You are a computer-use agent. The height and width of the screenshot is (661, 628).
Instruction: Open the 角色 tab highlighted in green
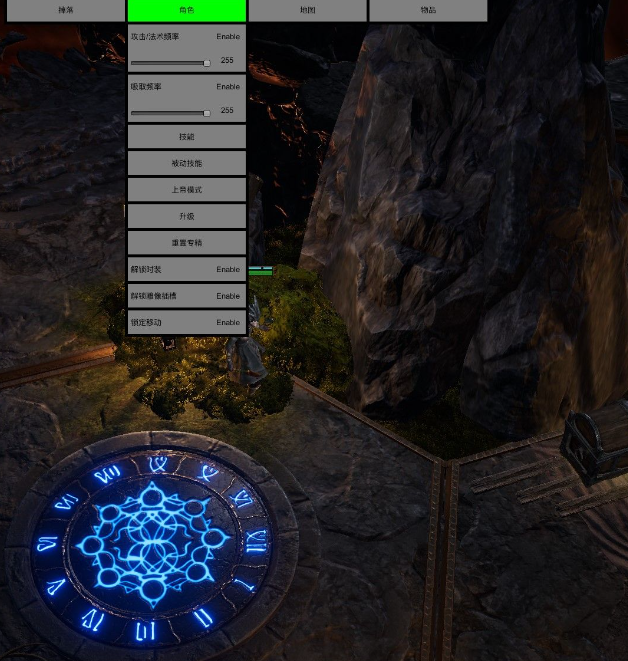(186, 11)
